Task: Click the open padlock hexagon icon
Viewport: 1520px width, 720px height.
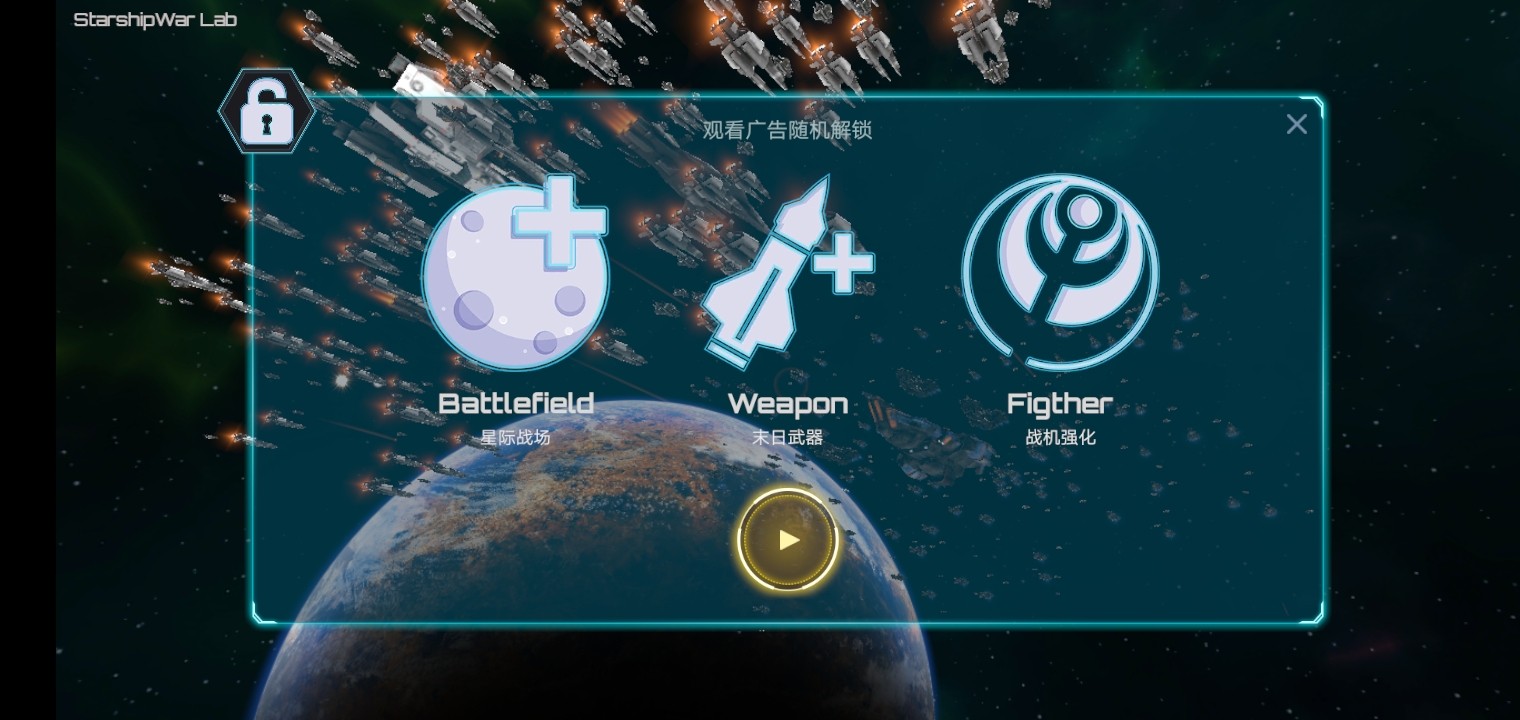Action: (267, 112)
